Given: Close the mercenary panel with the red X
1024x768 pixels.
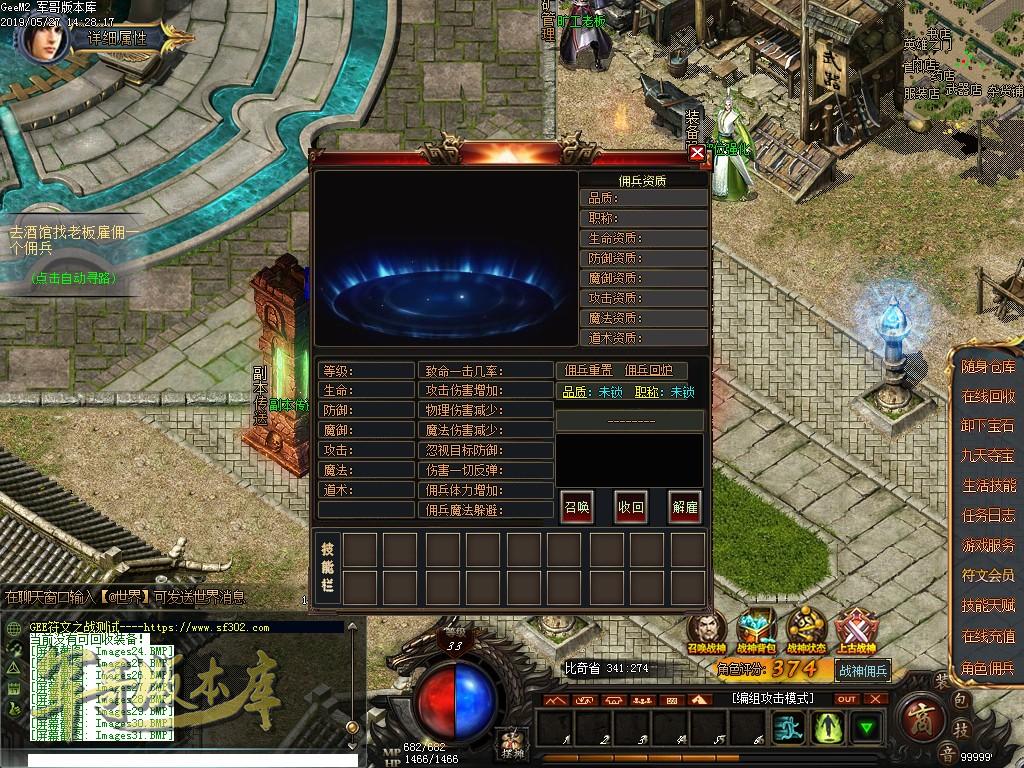Looking at the screenshot, I should [x=696, y=153].
